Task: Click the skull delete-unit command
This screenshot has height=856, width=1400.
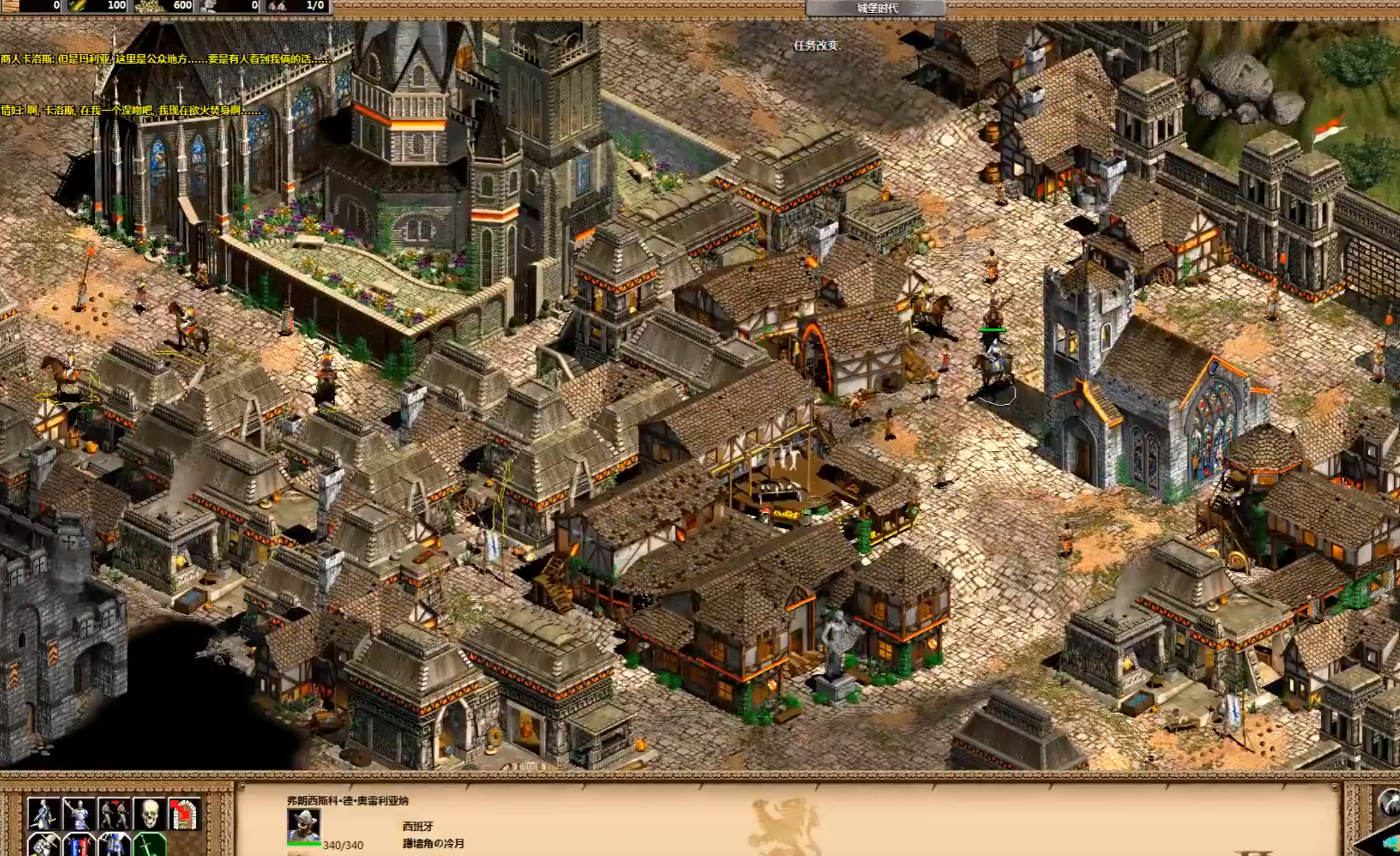Action: (x=150, y=813)
